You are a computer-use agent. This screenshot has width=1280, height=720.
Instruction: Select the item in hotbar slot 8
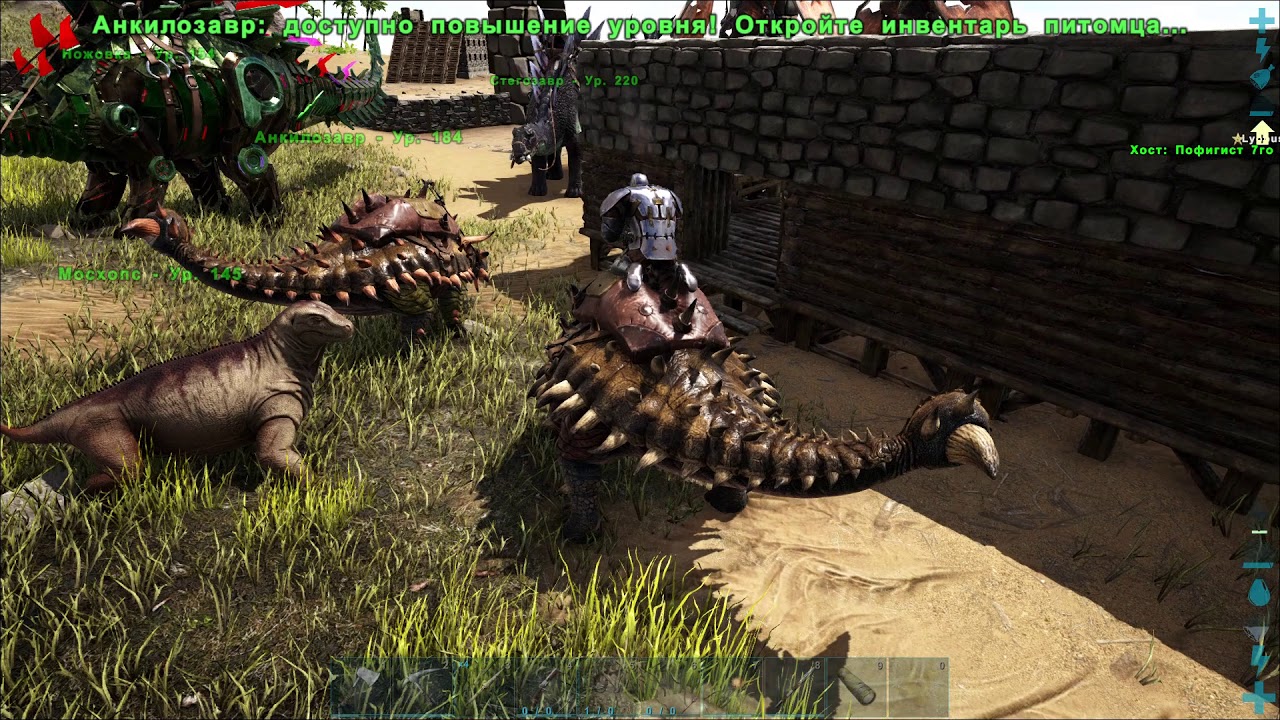point(795,685)
